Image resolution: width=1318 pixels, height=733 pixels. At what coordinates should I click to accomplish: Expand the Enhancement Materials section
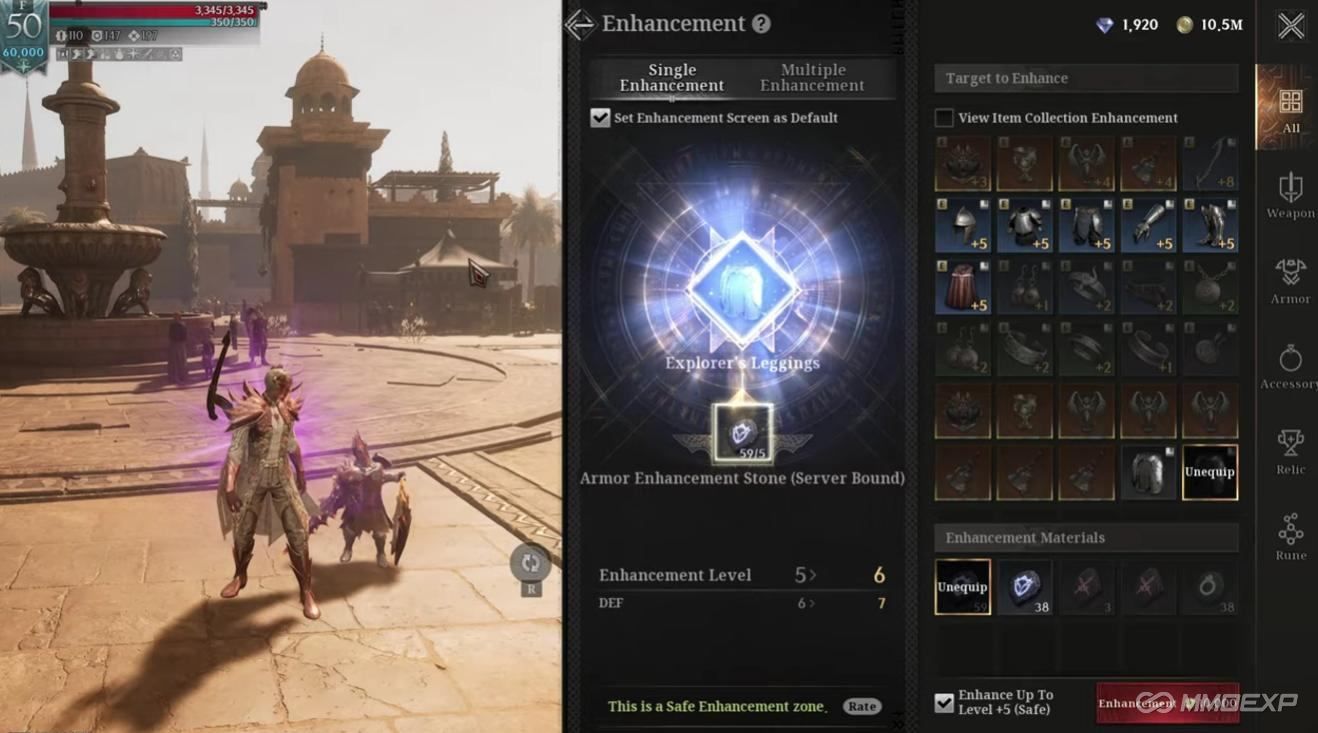click(1086, 537)
